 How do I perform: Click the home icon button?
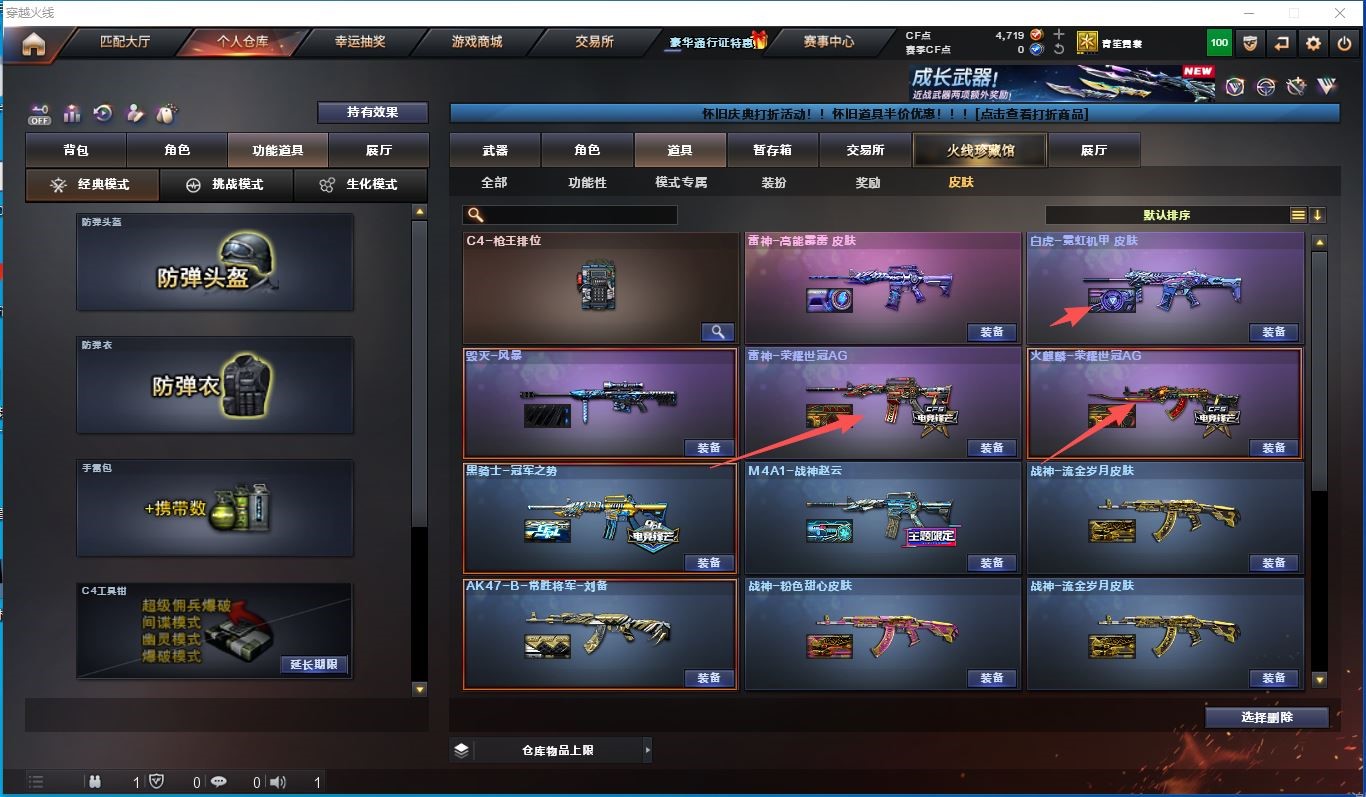(x=34, y=44)
